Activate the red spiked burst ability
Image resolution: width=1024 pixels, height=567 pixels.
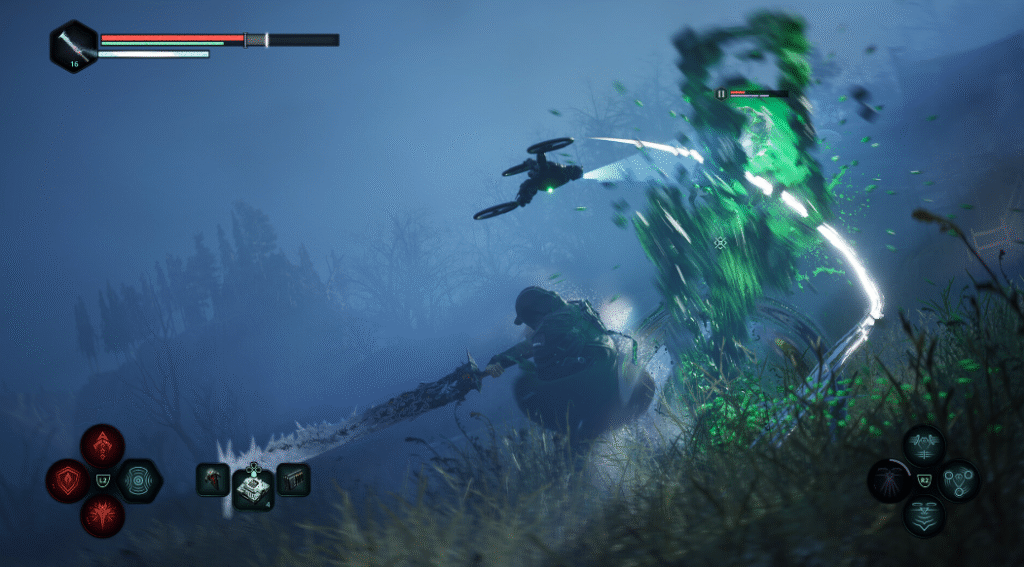(x=102, y=516)
